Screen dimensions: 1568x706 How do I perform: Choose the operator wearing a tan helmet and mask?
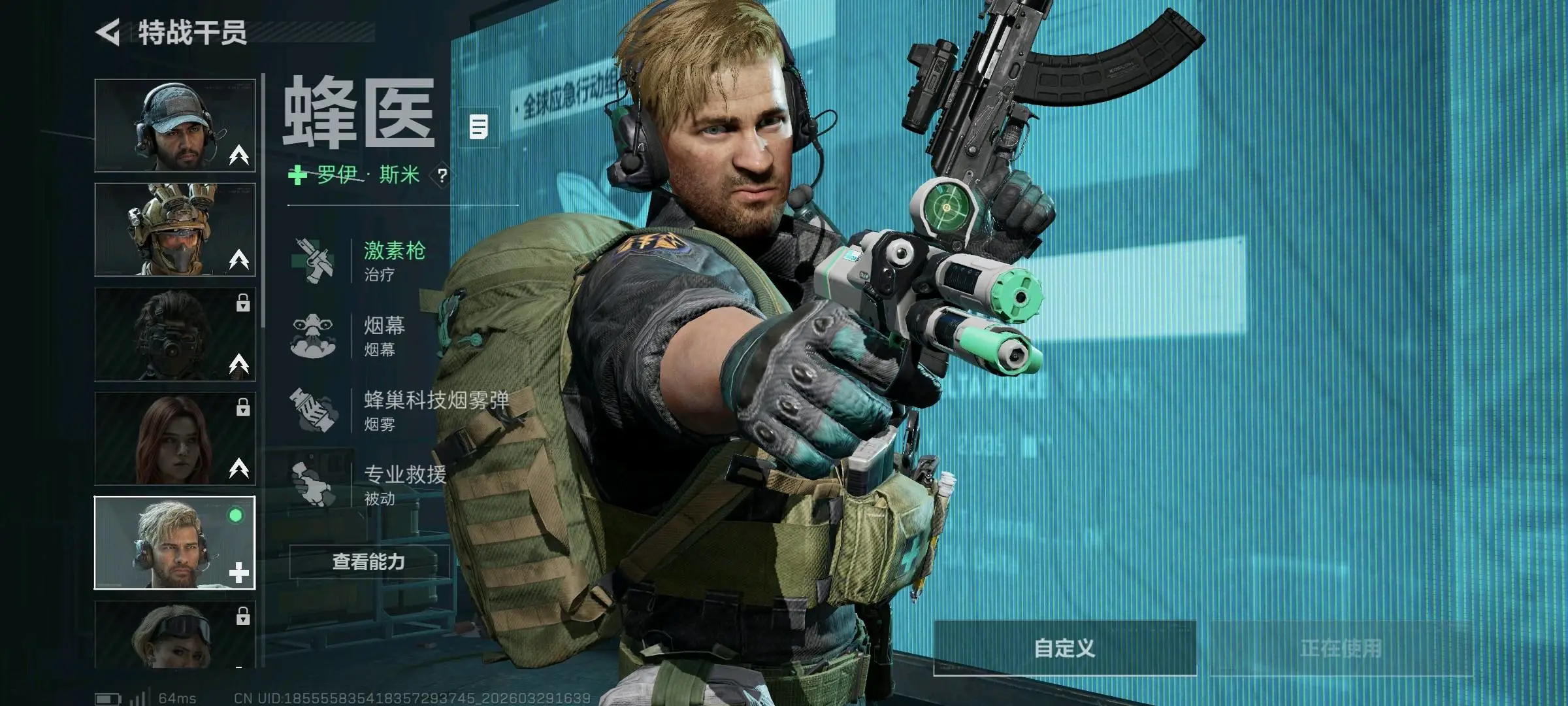(x=174, y=229)
